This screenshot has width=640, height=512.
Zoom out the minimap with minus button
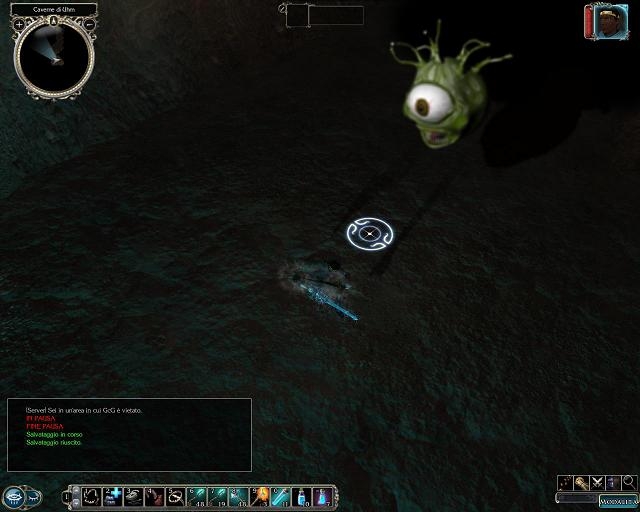tap(89, 23)
